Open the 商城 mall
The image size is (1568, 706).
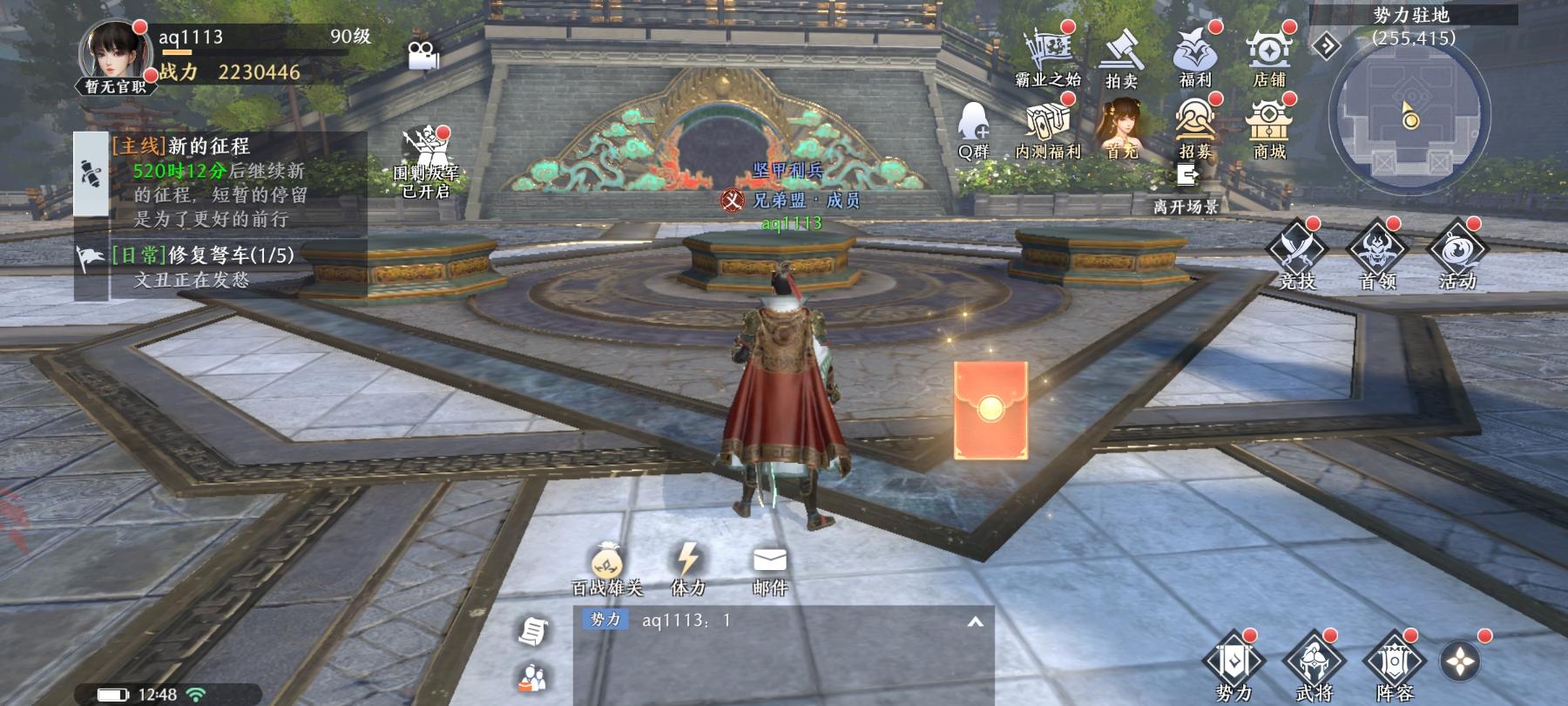(x=1269, y=128)
